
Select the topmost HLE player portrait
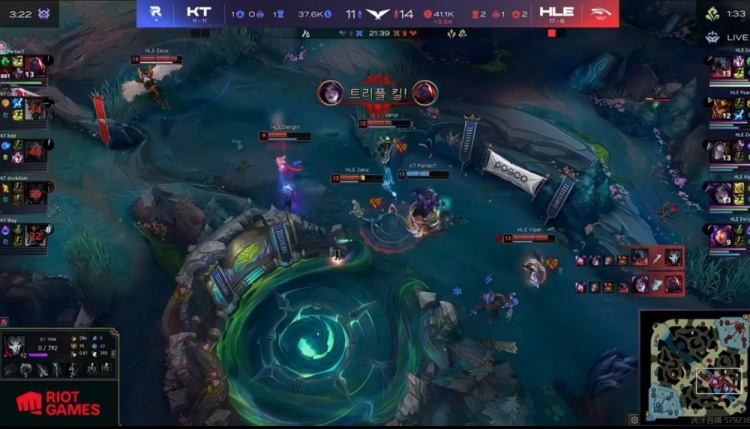pos(721,66)
